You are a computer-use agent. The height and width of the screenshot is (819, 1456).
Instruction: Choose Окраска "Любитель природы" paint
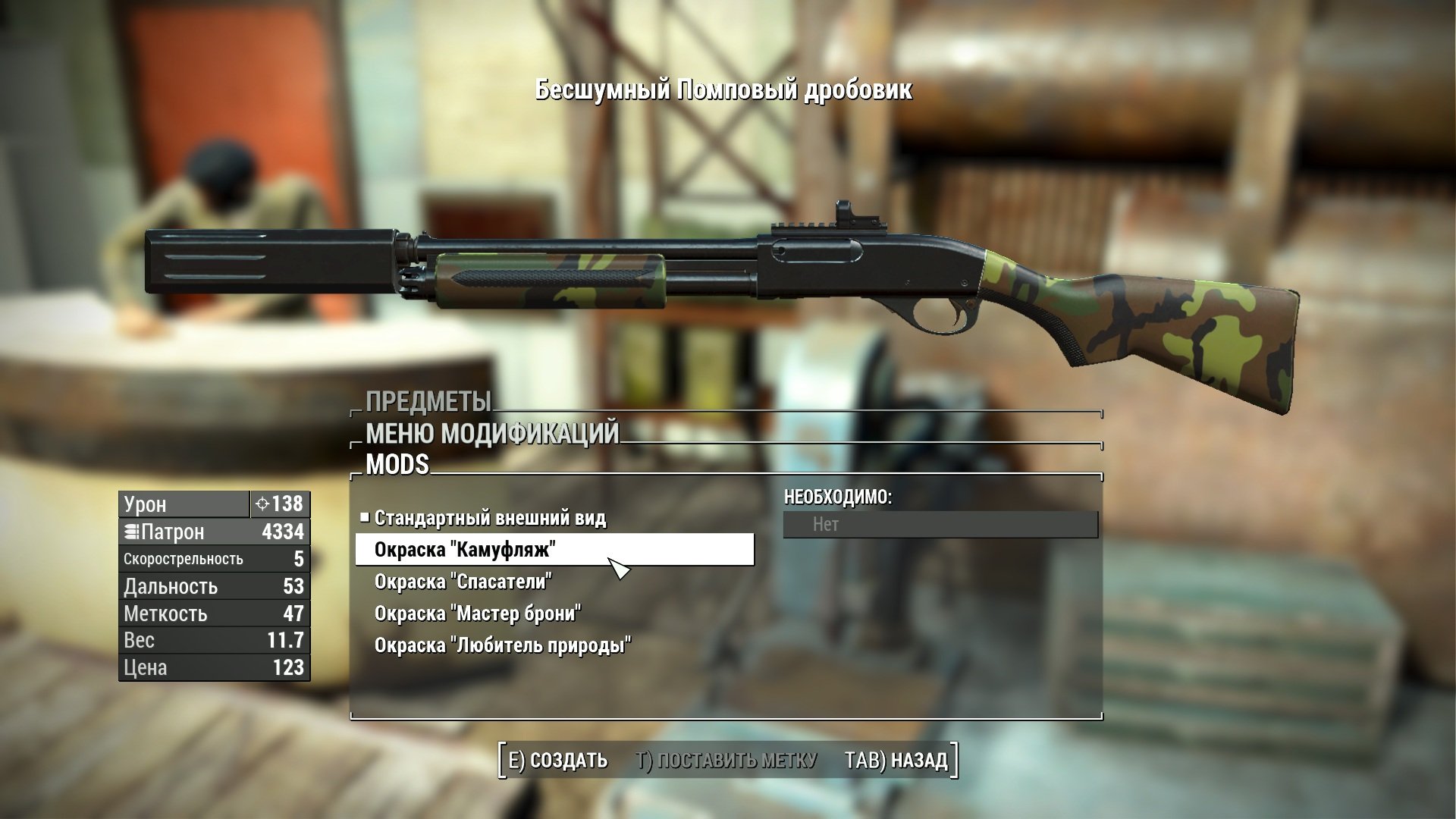tap(502, 645)
